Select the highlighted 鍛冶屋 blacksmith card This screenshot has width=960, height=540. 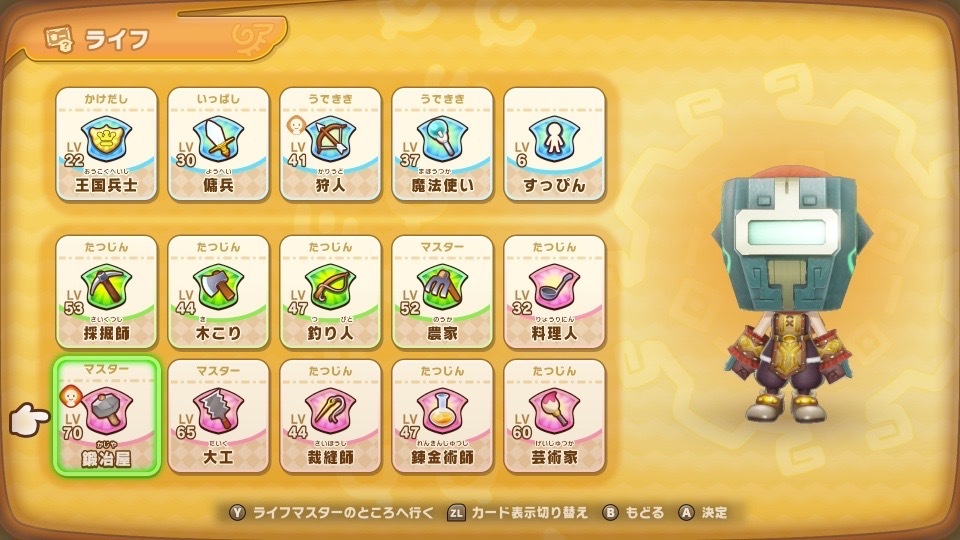click(106, 416)
